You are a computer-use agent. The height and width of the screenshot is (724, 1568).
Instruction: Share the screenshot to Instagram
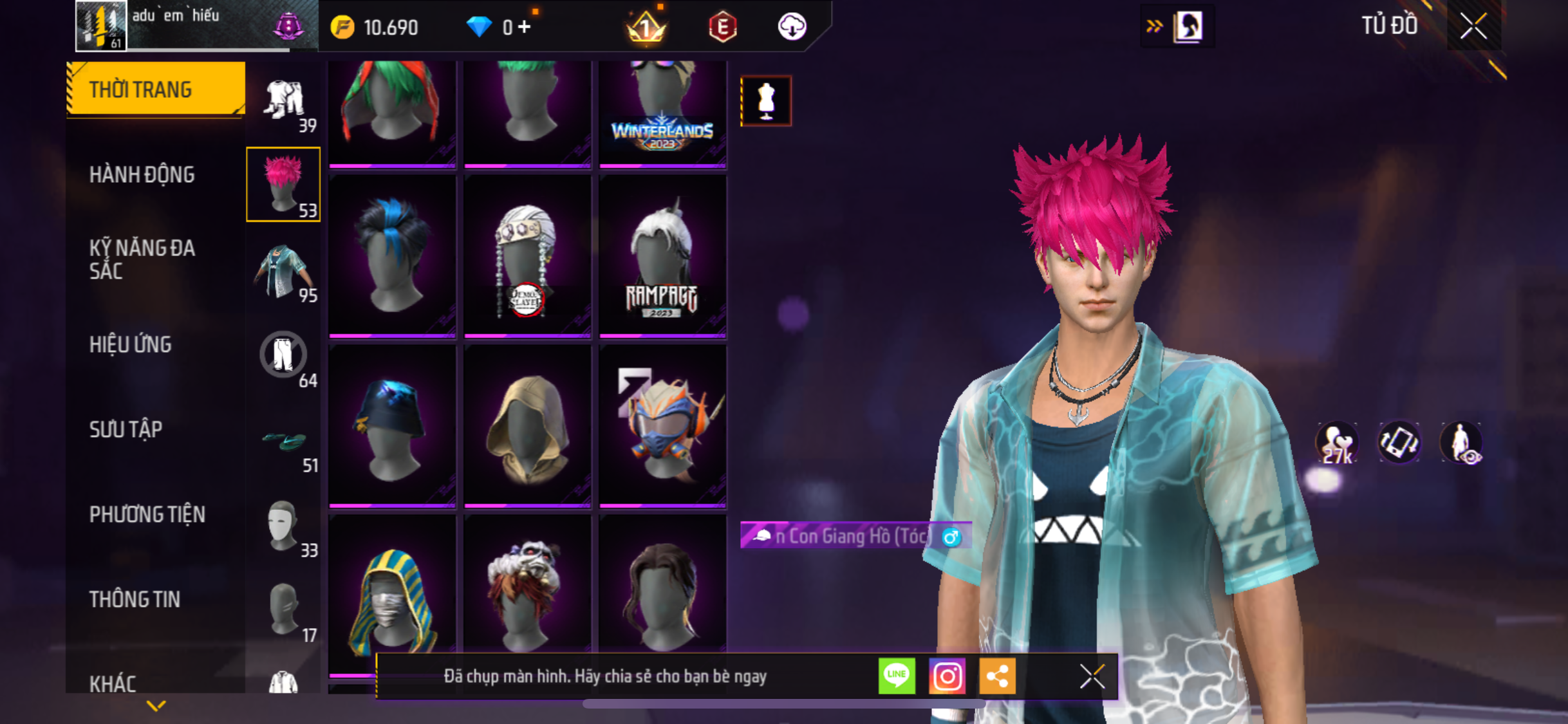click(947, 676)
